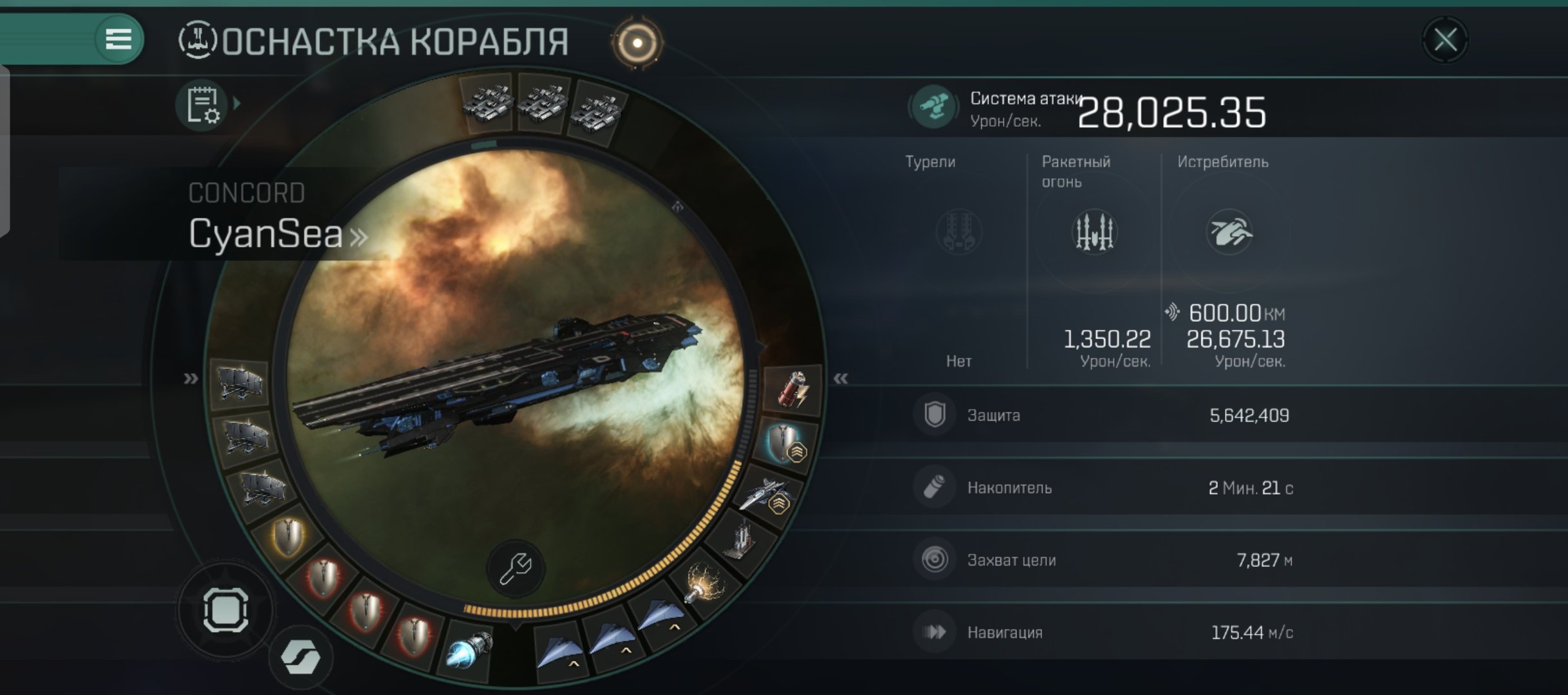Click the S-shaped swap icon button
The image size is (1568, 695).
pos(301,658)
